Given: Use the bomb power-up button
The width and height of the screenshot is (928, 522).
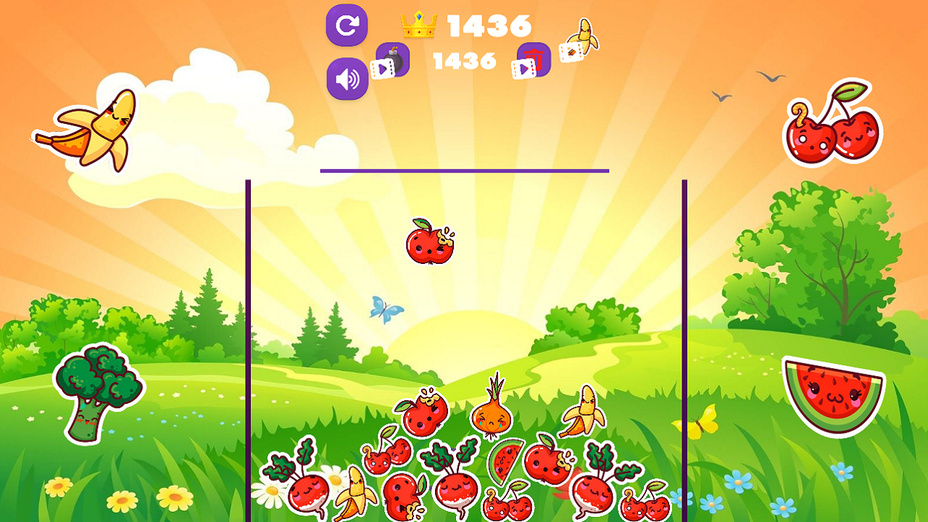Looking at the screenshot, I should click(391, 62).
